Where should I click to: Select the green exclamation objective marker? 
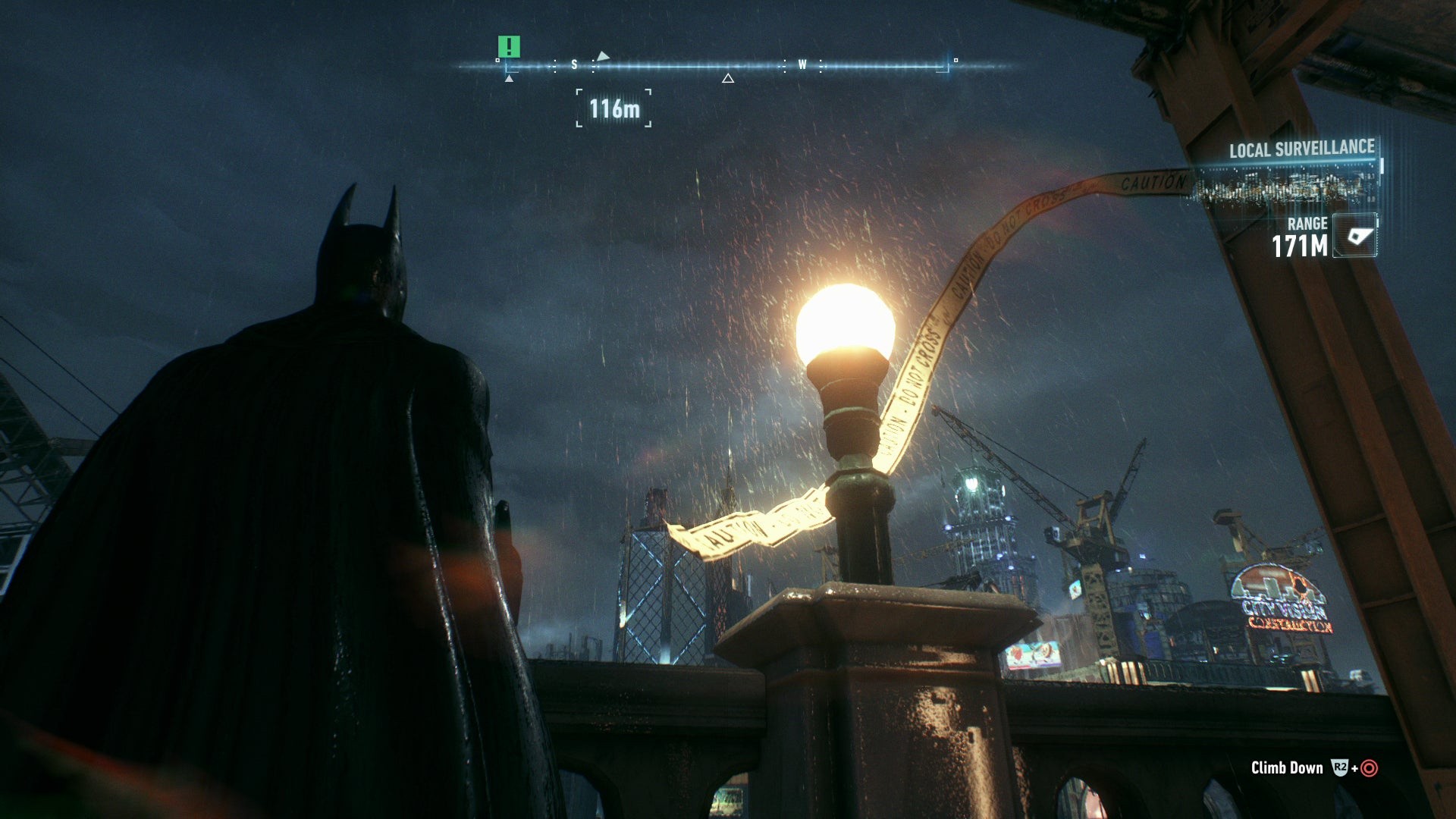pos(509,47)
